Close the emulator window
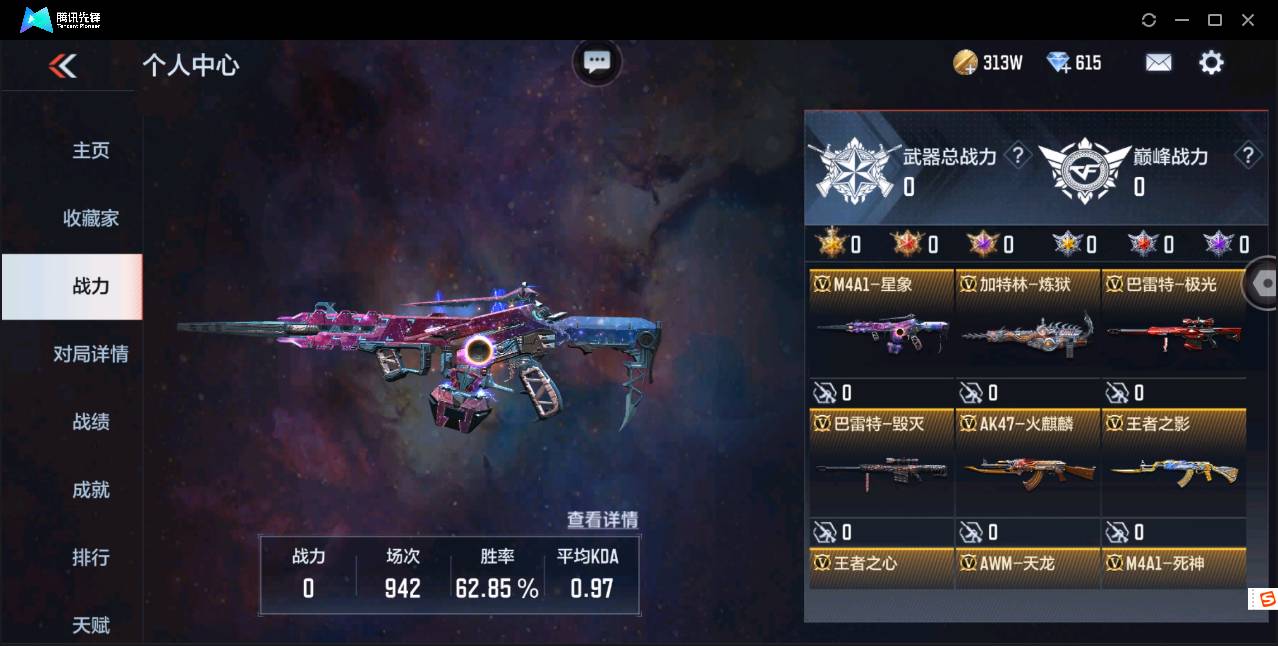Image resolution: width=1278 pixels, height=646 pixels. (1248, 20)
